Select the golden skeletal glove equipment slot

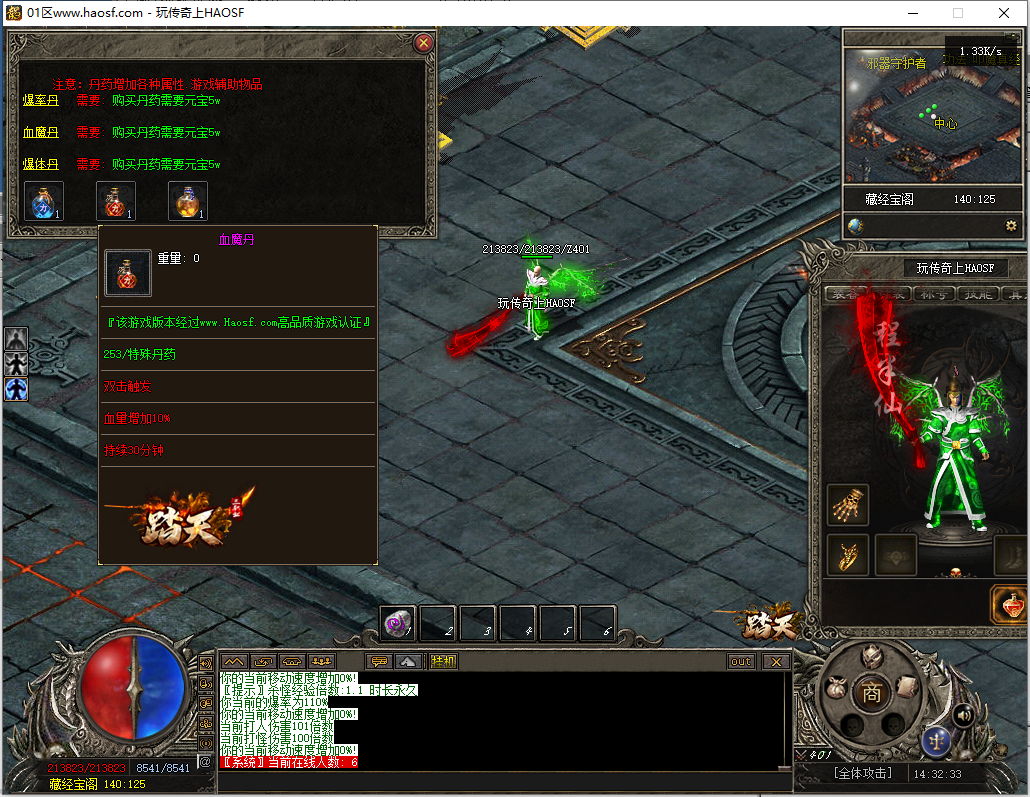coord(848,505)
